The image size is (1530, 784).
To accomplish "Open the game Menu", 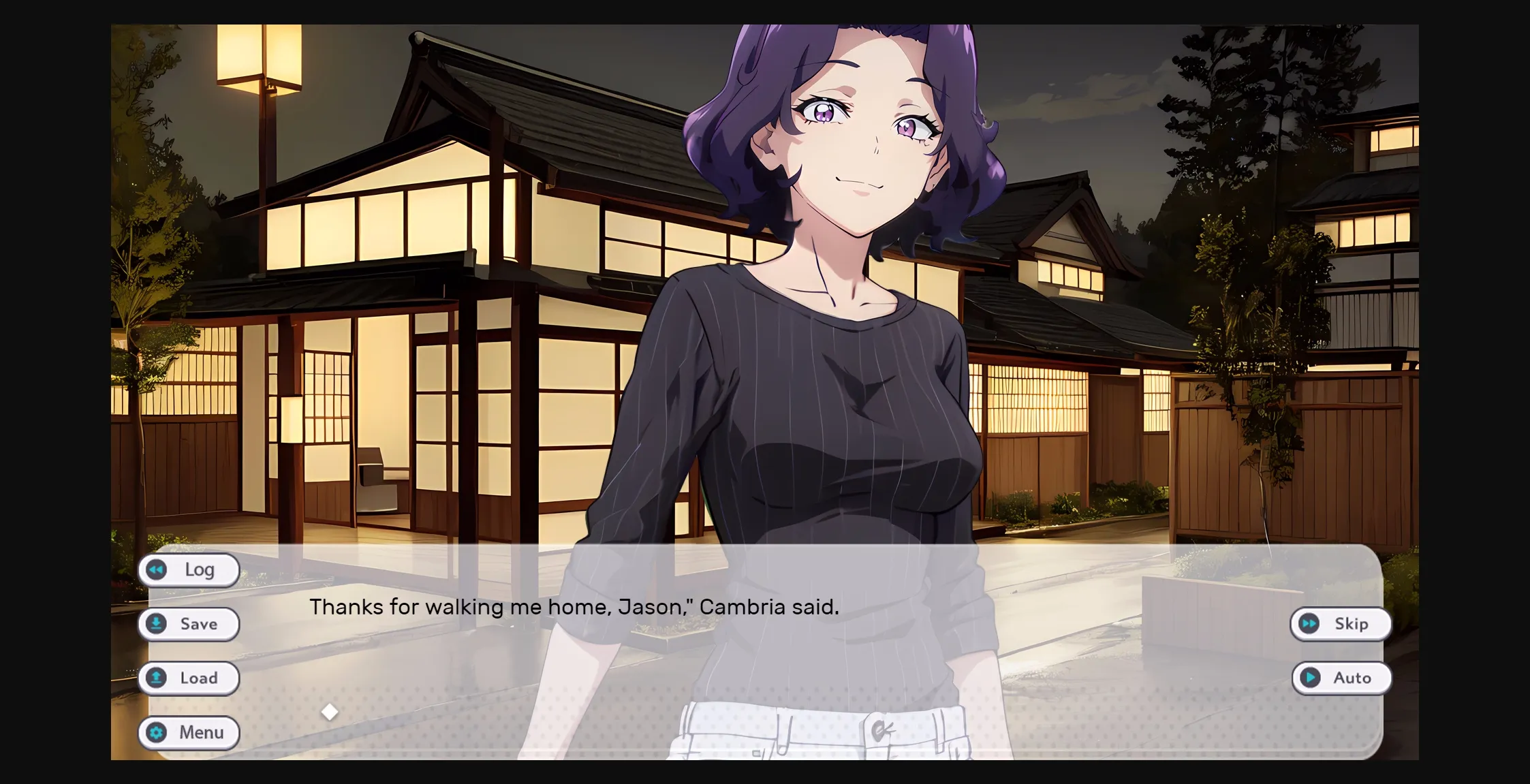I will pos(189,733).
